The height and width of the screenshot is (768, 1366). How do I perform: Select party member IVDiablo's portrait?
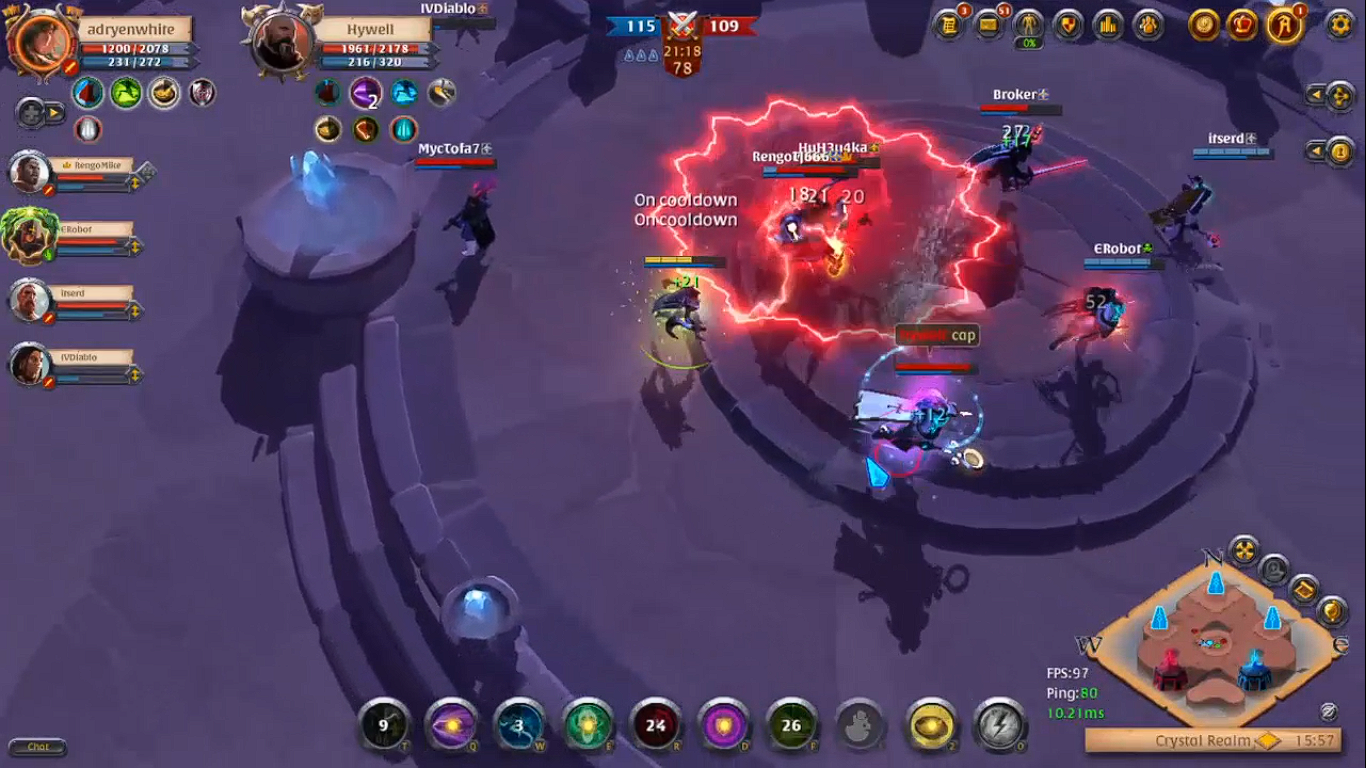30,364
